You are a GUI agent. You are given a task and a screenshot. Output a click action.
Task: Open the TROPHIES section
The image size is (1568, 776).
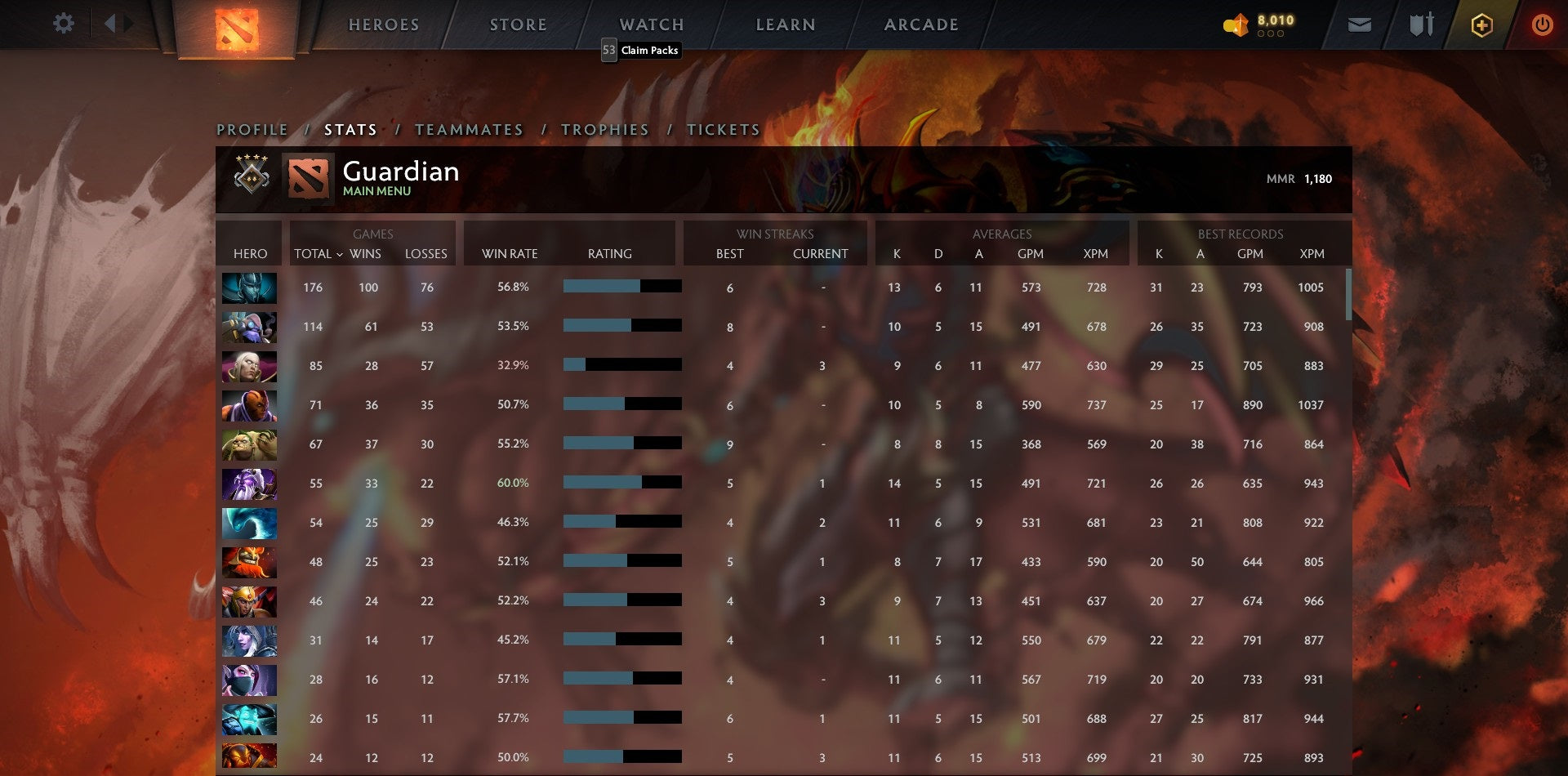pyautogui.click(x=604, y=129)
